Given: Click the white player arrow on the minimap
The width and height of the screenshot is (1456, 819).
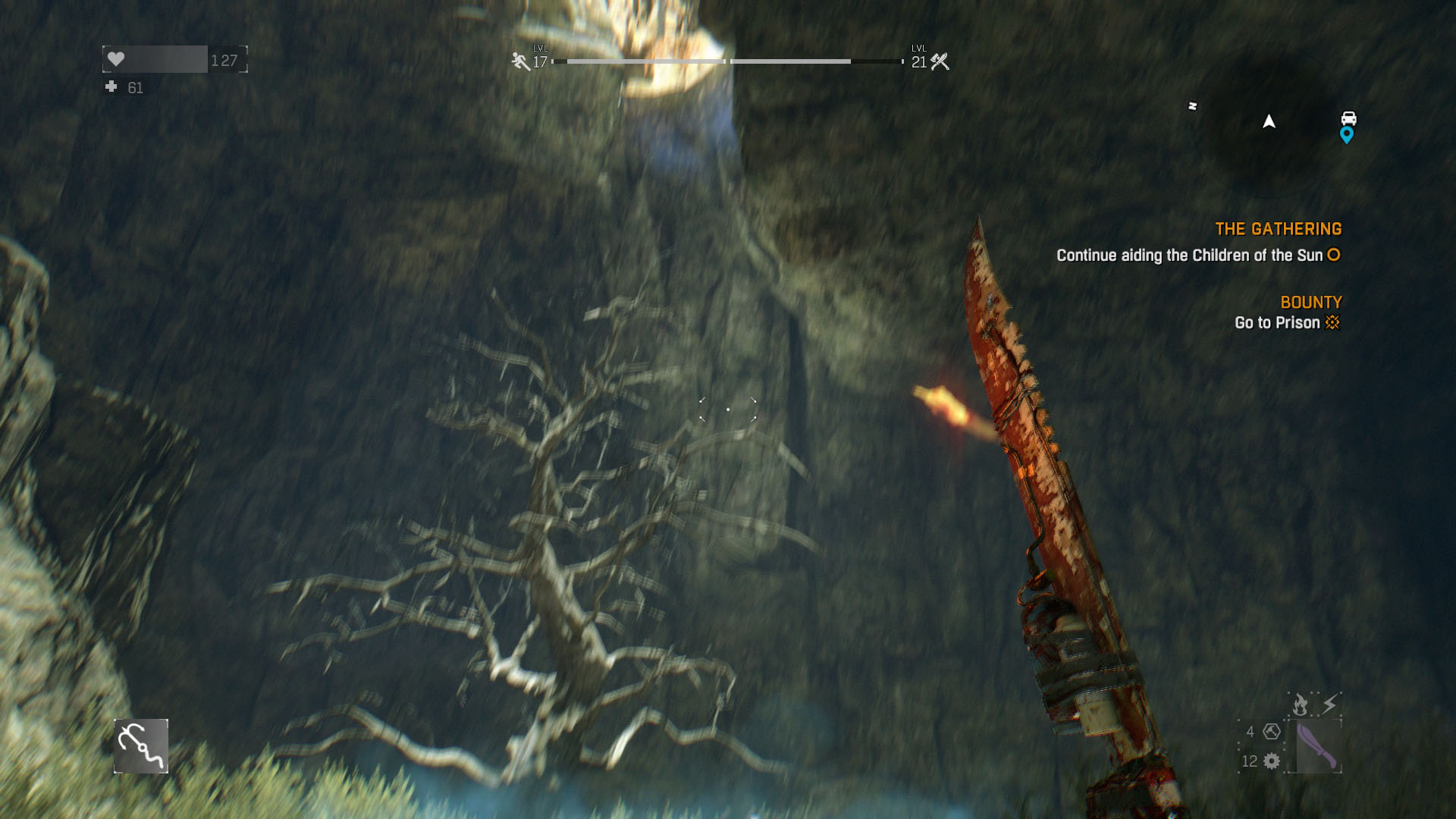Looking at the screenshot, I should click(x=1269, y=121).
